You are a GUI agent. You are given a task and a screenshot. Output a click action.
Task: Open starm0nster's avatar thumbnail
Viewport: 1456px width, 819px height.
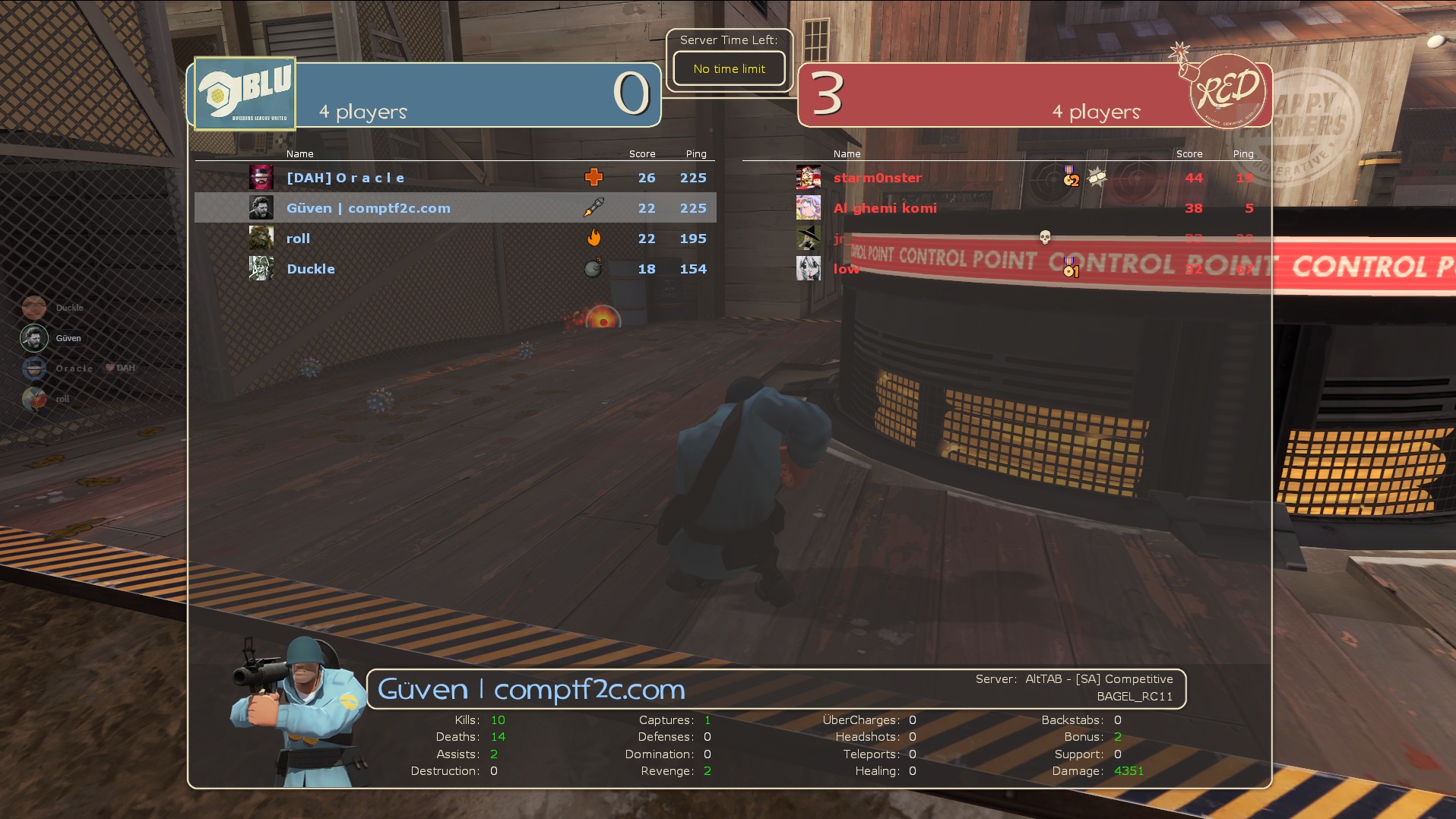(809, 178)
